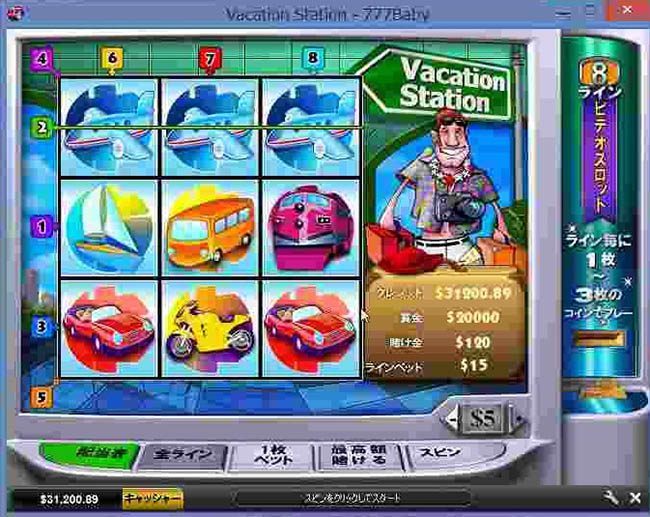Increase the $5 coin value
The width and height of the screenshot is (650, 517).
pos(517,417)
